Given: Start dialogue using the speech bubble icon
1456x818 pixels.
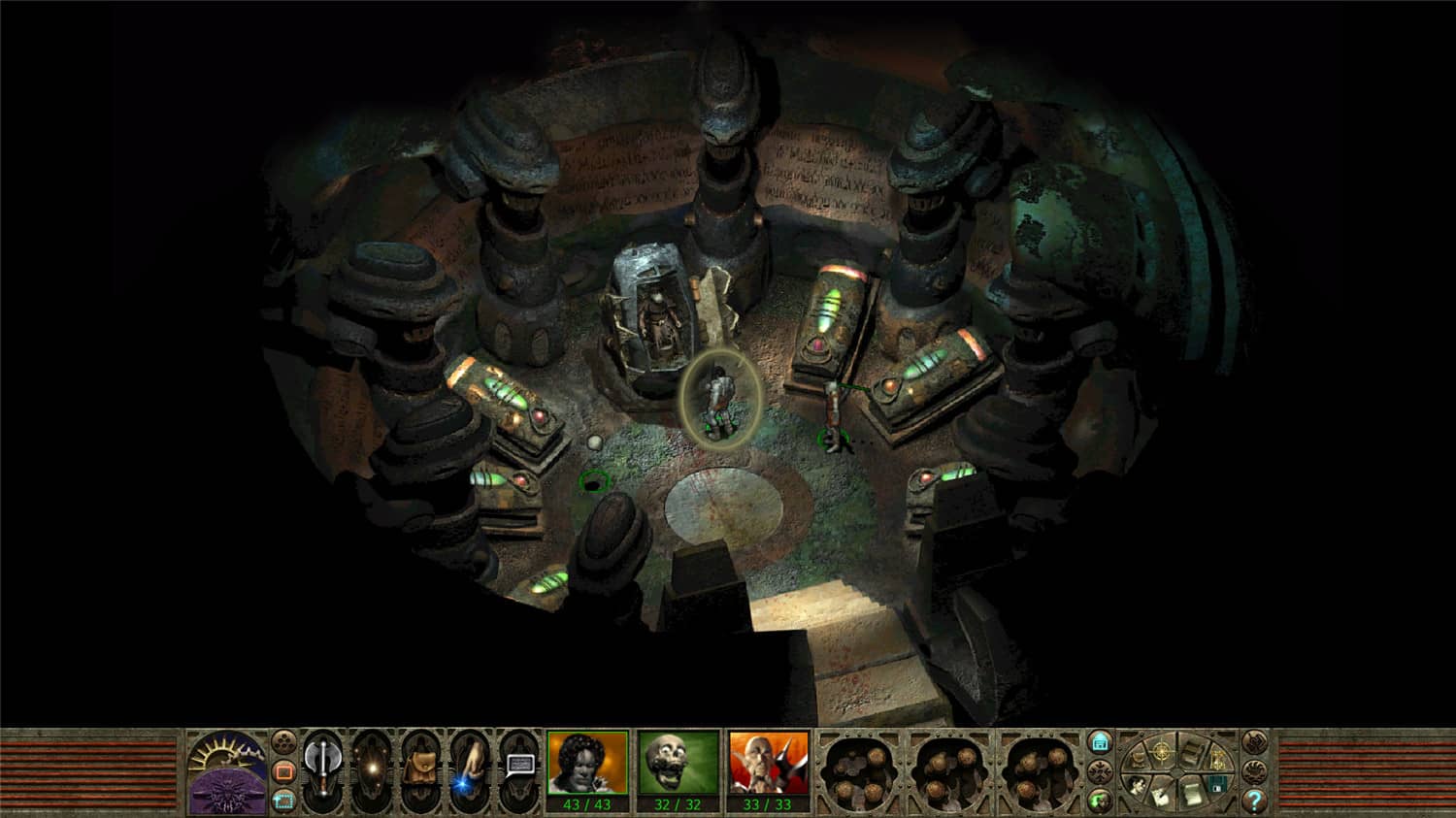Looking at the screenshot, I should (x=519, y=763).
